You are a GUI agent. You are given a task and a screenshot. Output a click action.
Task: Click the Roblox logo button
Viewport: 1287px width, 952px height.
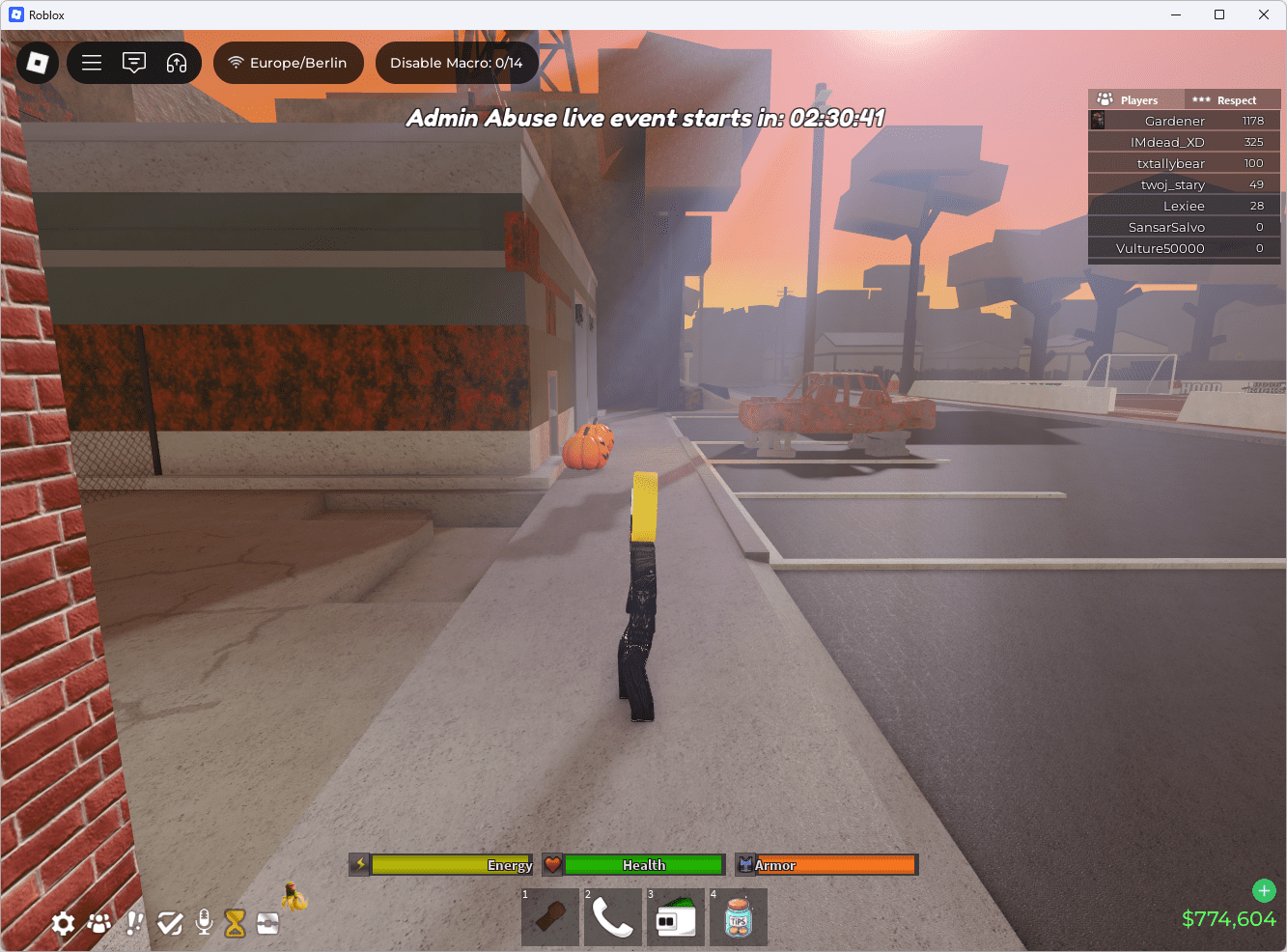(37, 62)
